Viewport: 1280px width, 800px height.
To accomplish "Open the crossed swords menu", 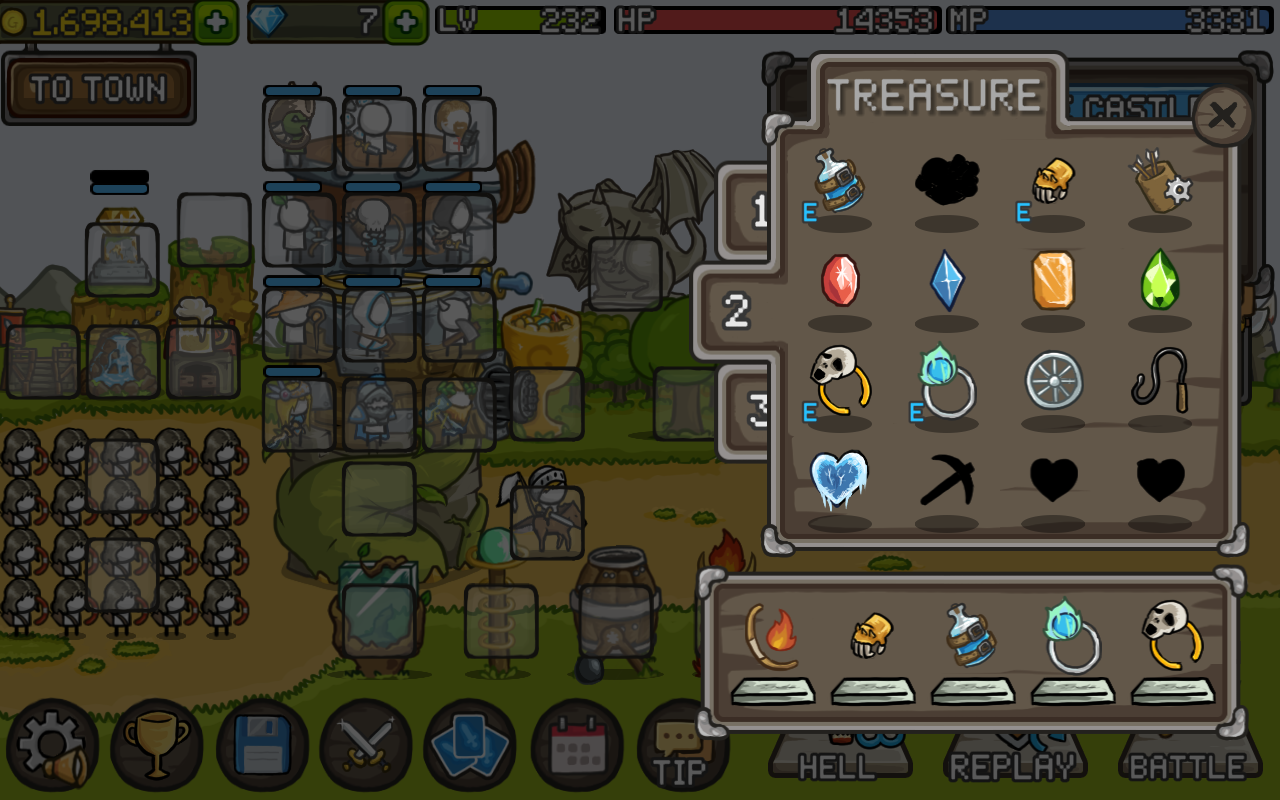I will point(366,746).
